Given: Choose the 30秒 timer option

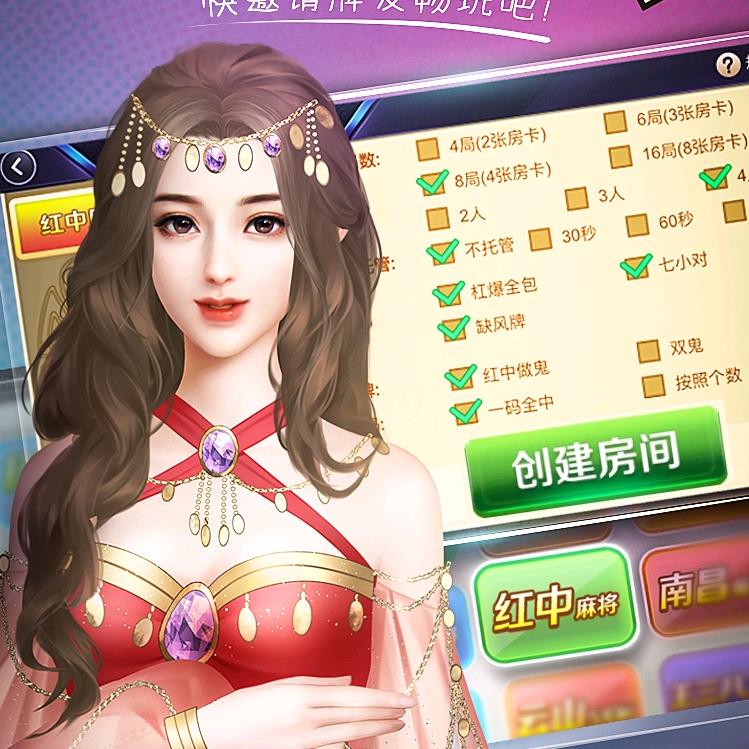Looking at the screenshot, I should coord(540,238).
